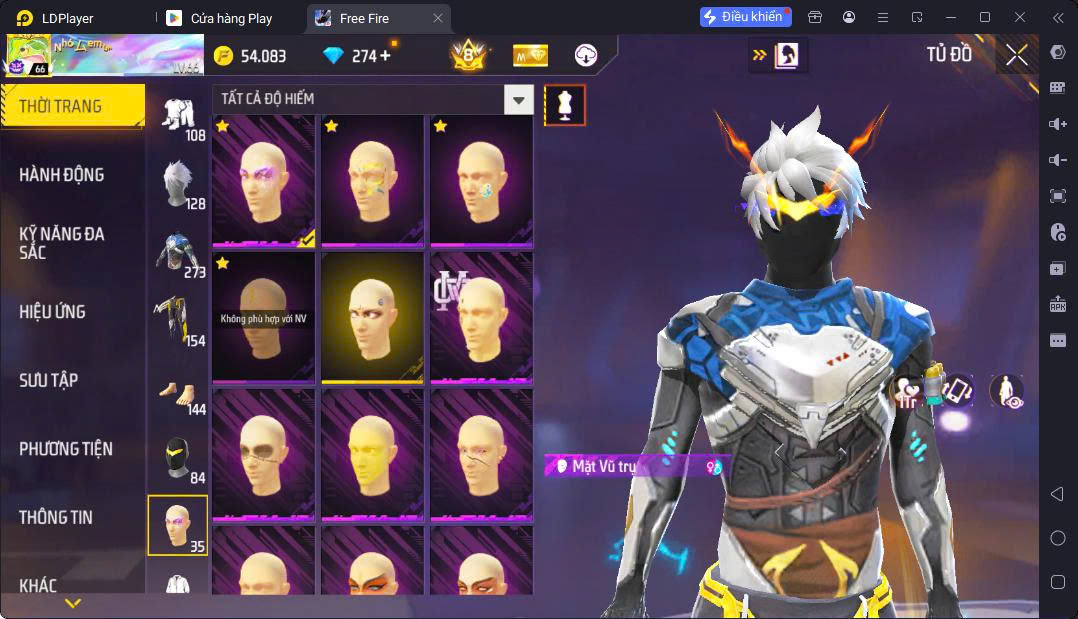Image resolution: width=1078 pixels, height=619 pixels.
Task: Open the TẤT CẢ ĐỘ HIẾM rarity dropdown
Action: pos(372,99)
